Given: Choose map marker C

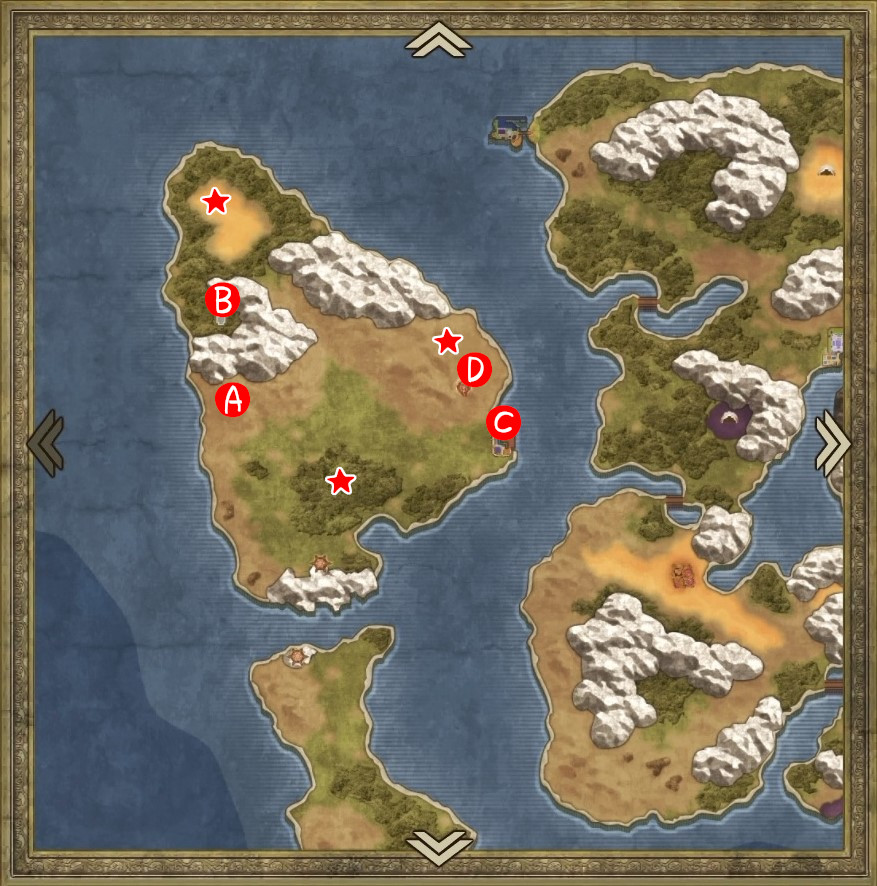Looking at the screenshot, I should 503,422.
